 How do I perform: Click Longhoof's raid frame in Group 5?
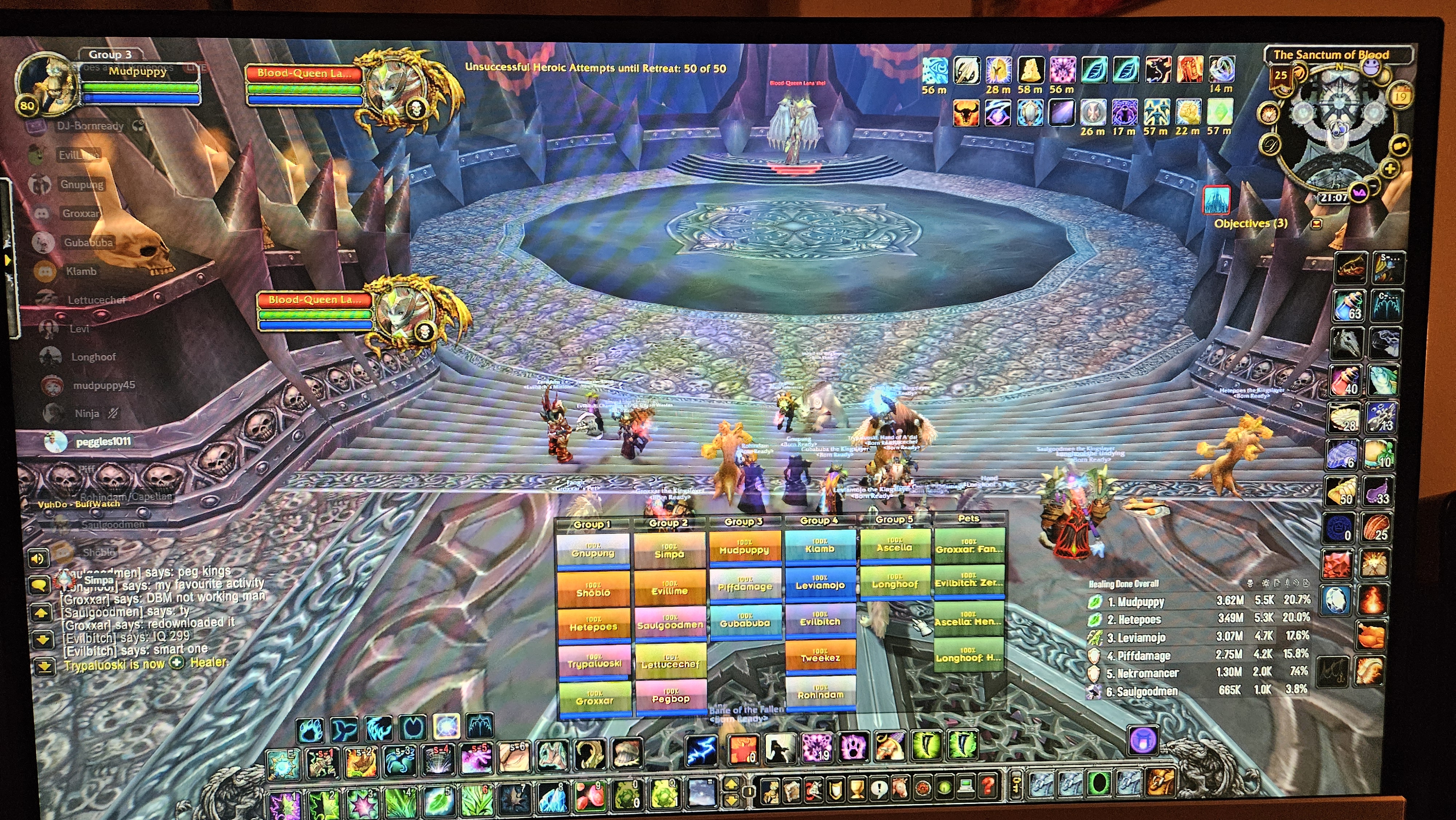(894, 583)
